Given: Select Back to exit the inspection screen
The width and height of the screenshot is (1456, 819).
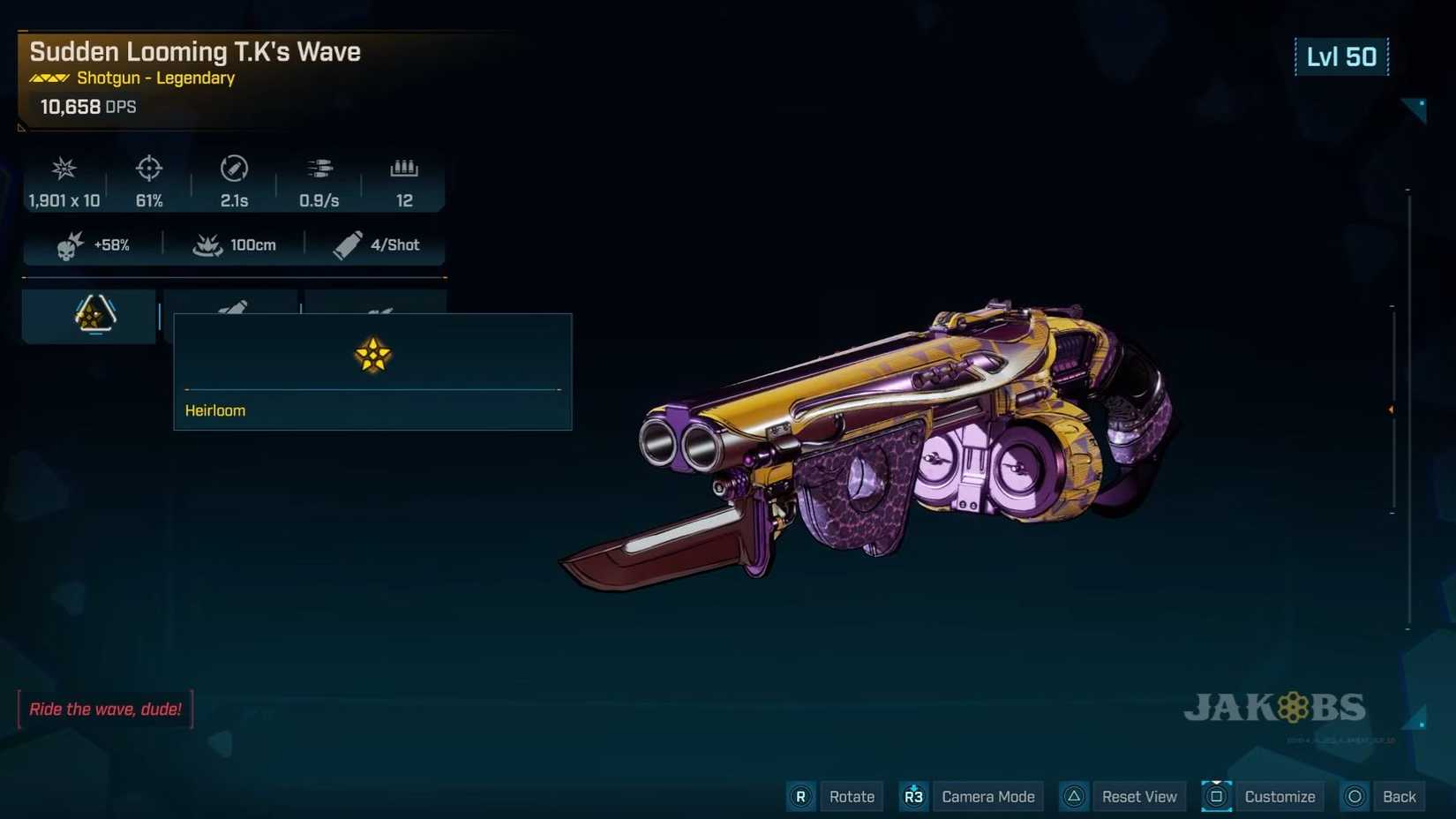Looking at the screenshot, I should point(1398,796).
